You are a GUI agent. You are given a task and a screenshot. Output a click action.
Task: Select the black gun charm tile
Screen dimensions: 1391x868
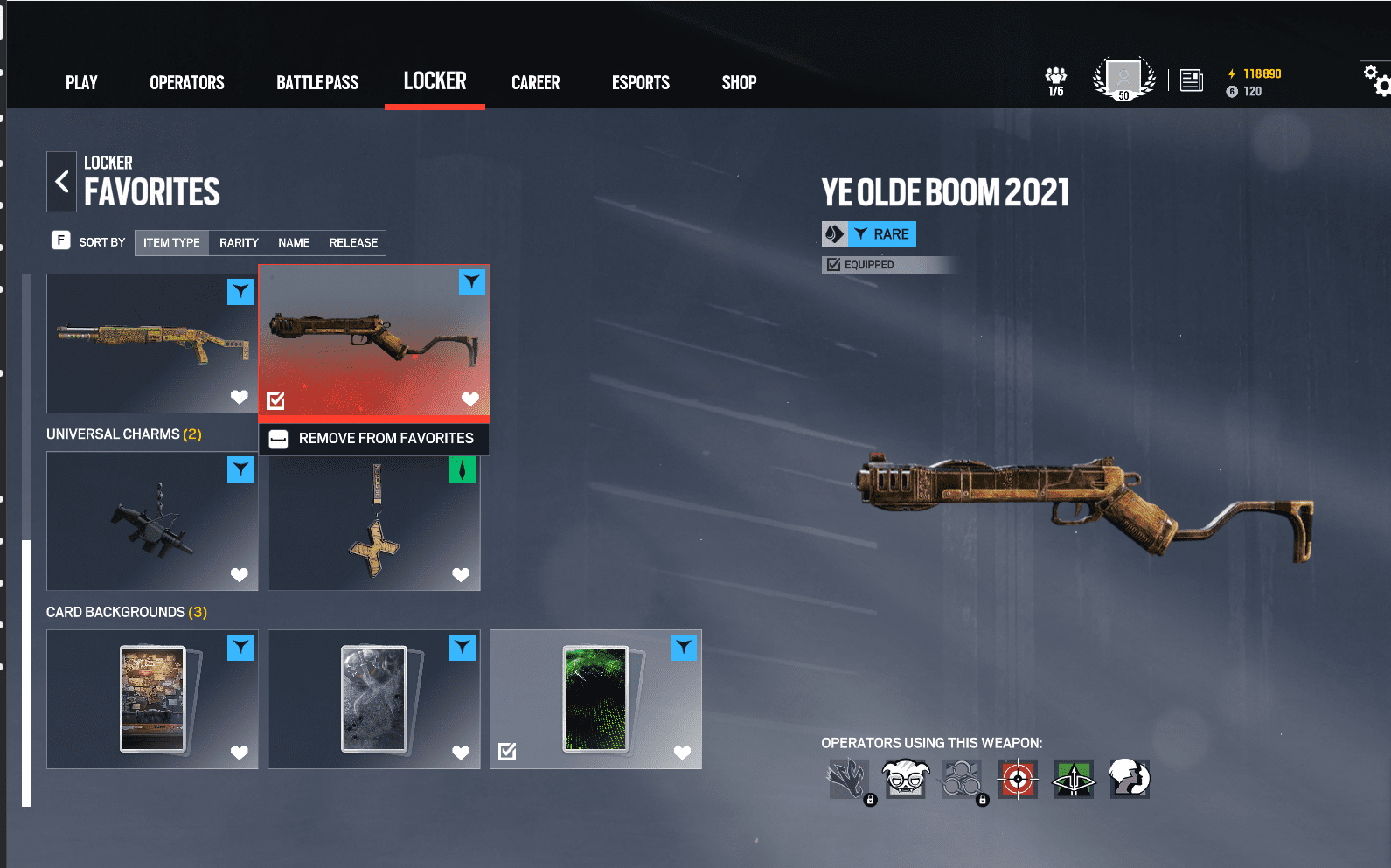point(151,521)
